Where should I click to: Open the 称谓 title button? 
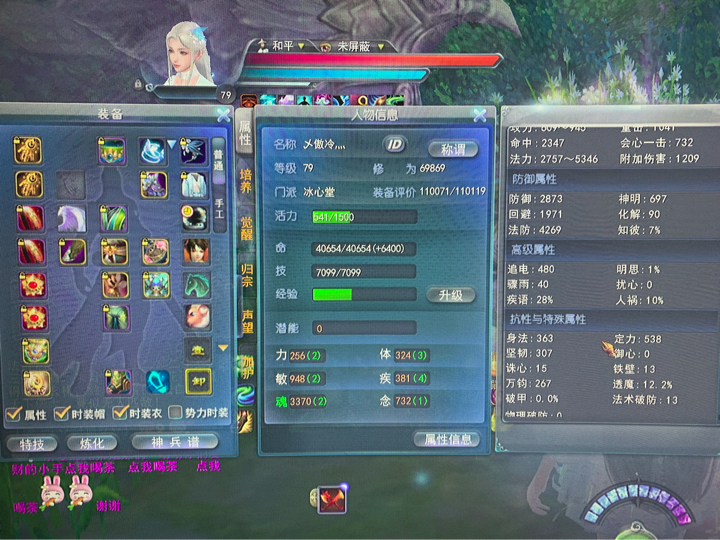pyautogui.click(x=453, y=148)
